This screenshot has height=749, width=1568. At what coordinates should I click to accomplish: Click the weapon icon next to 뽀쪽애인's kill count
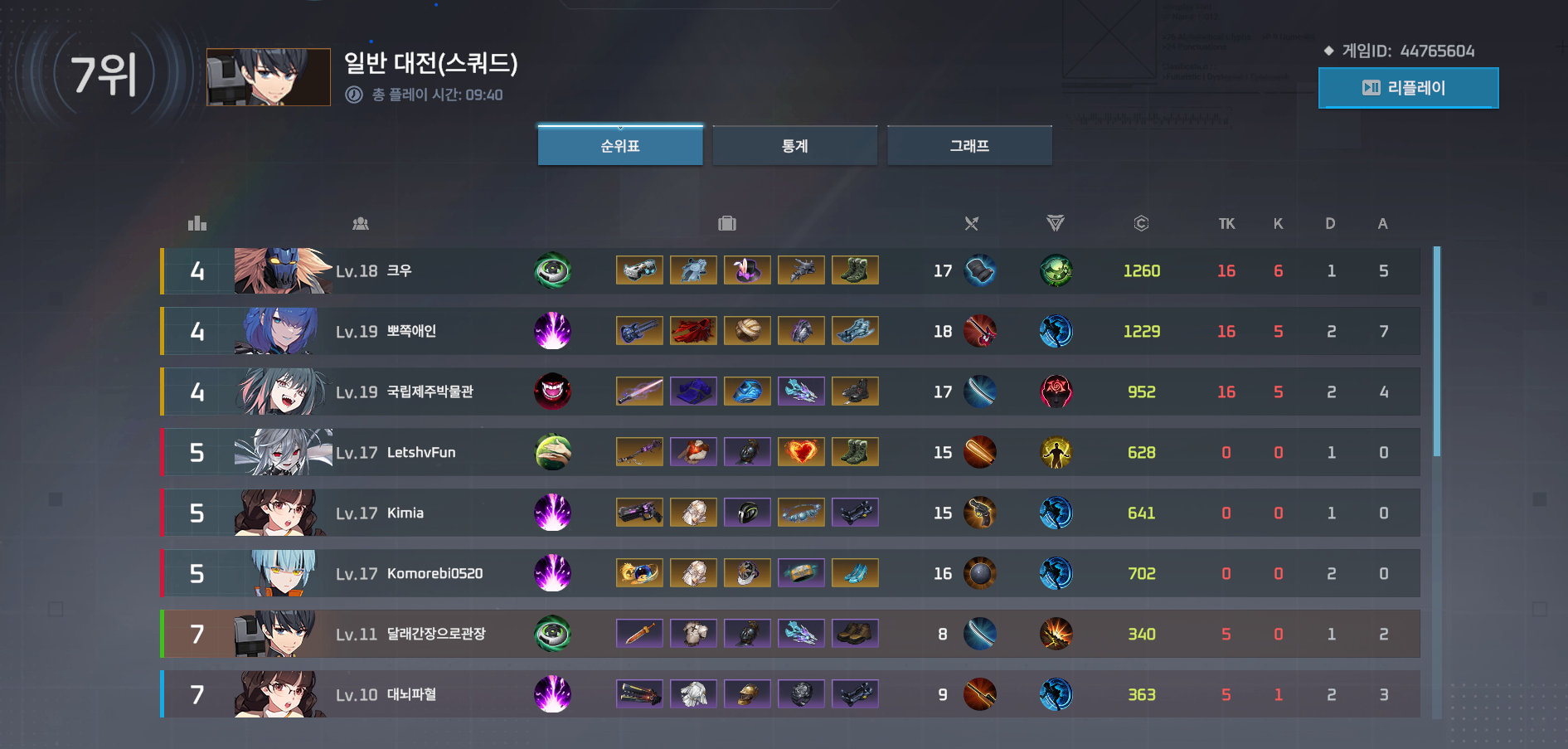980,330
